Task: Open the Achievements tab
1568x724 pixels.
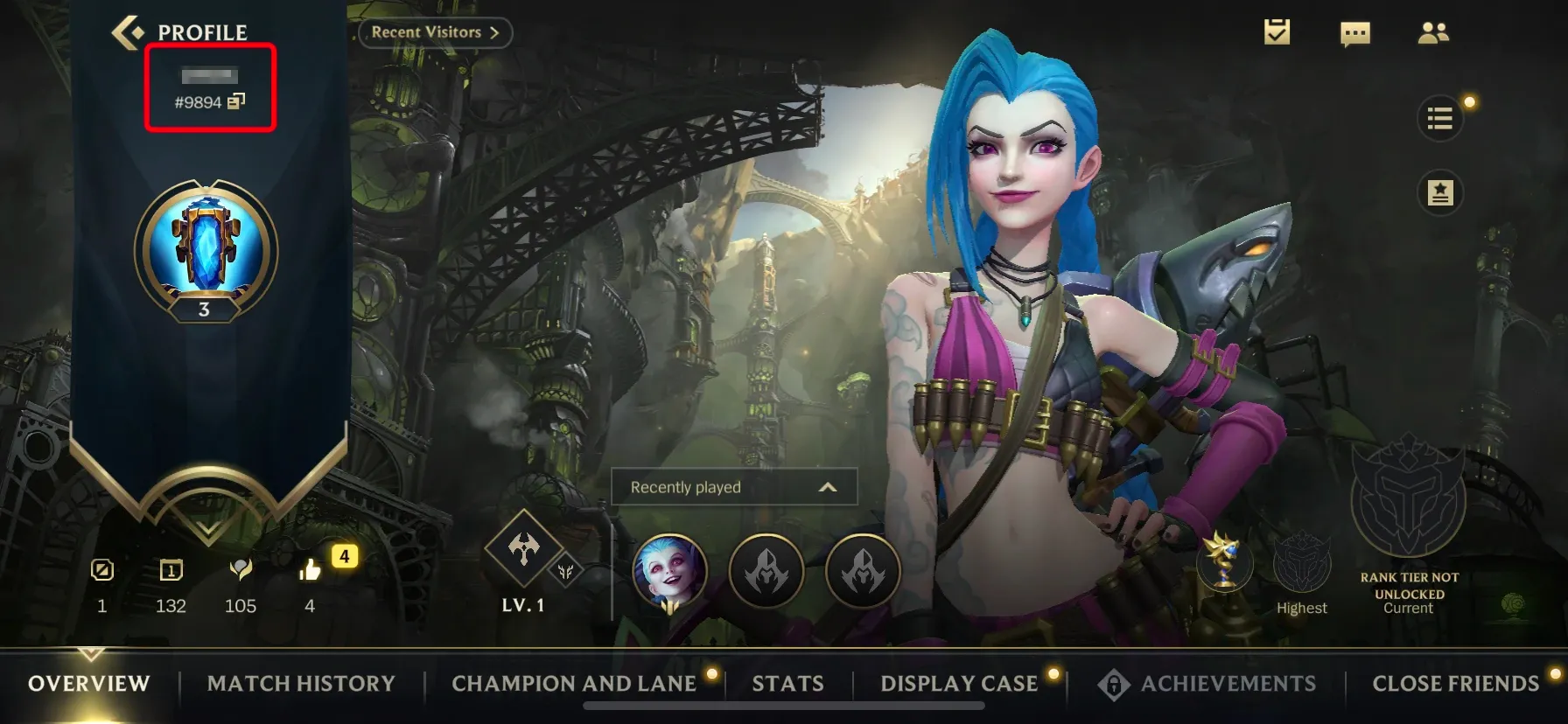Action: pyautogui.click(x=1227, y=684)
